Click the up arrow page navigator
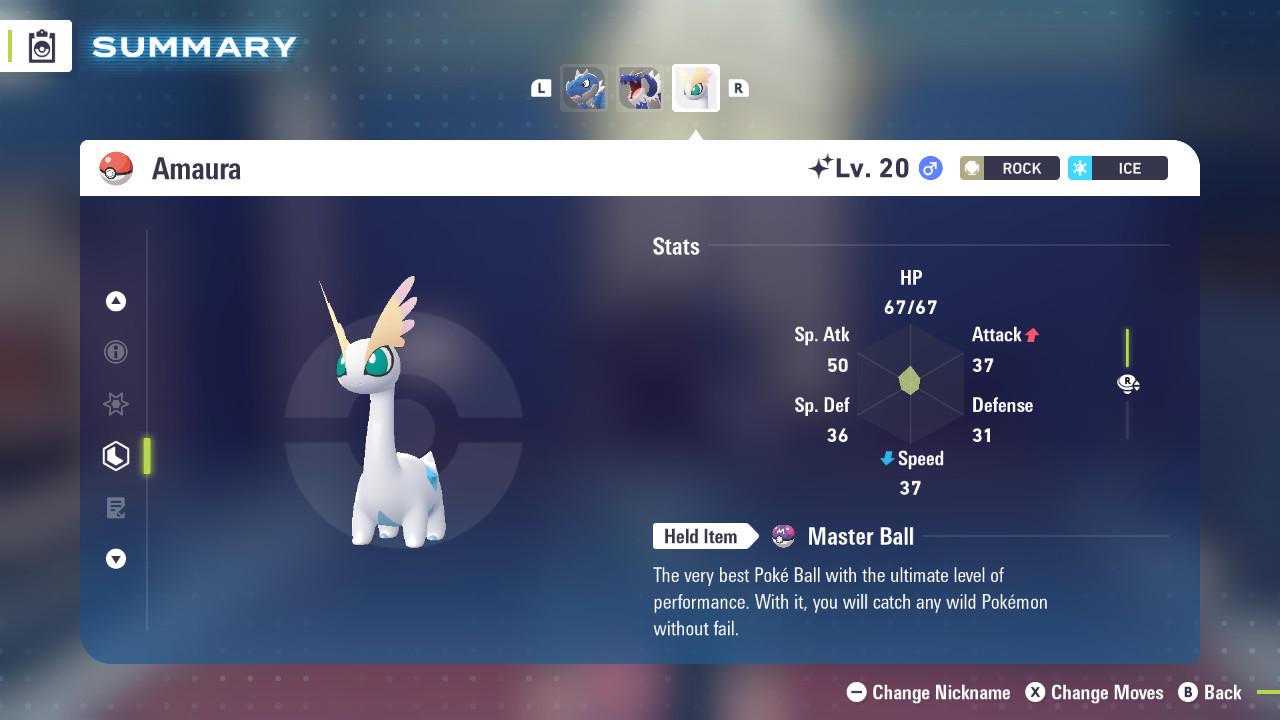The image size is (1280, 720). click(x=116, y=301)
